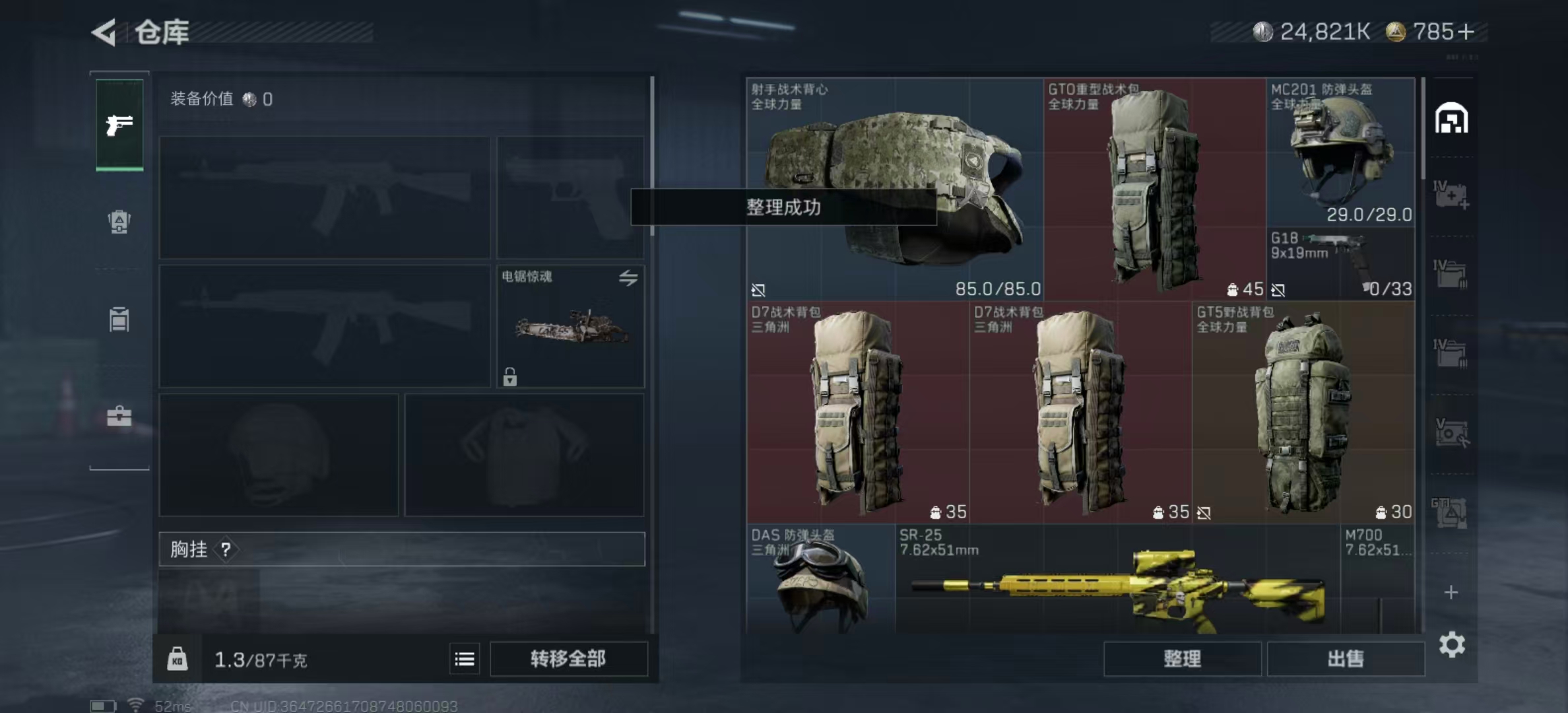Switch to the pistol equipment tab
The image size is (1568, 713).
[x=119, y=125]
